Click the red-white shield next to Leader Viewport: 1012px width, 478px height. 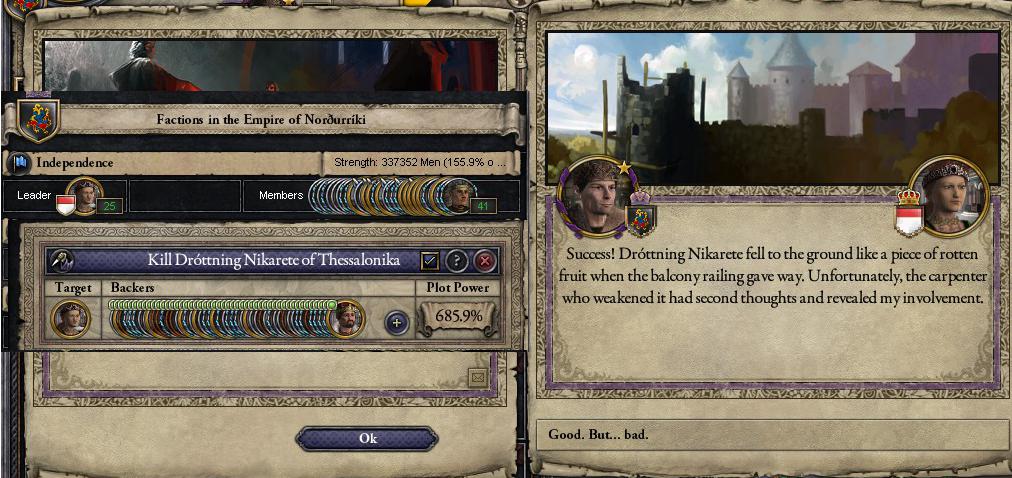pos(65,206)
